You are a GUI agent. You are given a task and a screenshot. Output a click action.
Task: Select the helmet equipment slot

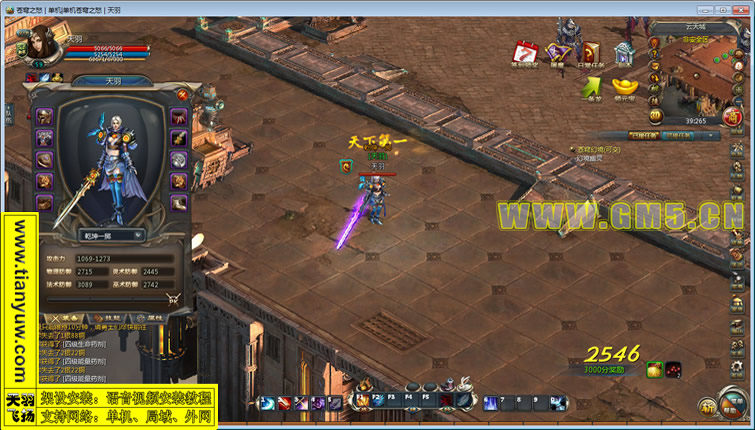tap(44, 115)
